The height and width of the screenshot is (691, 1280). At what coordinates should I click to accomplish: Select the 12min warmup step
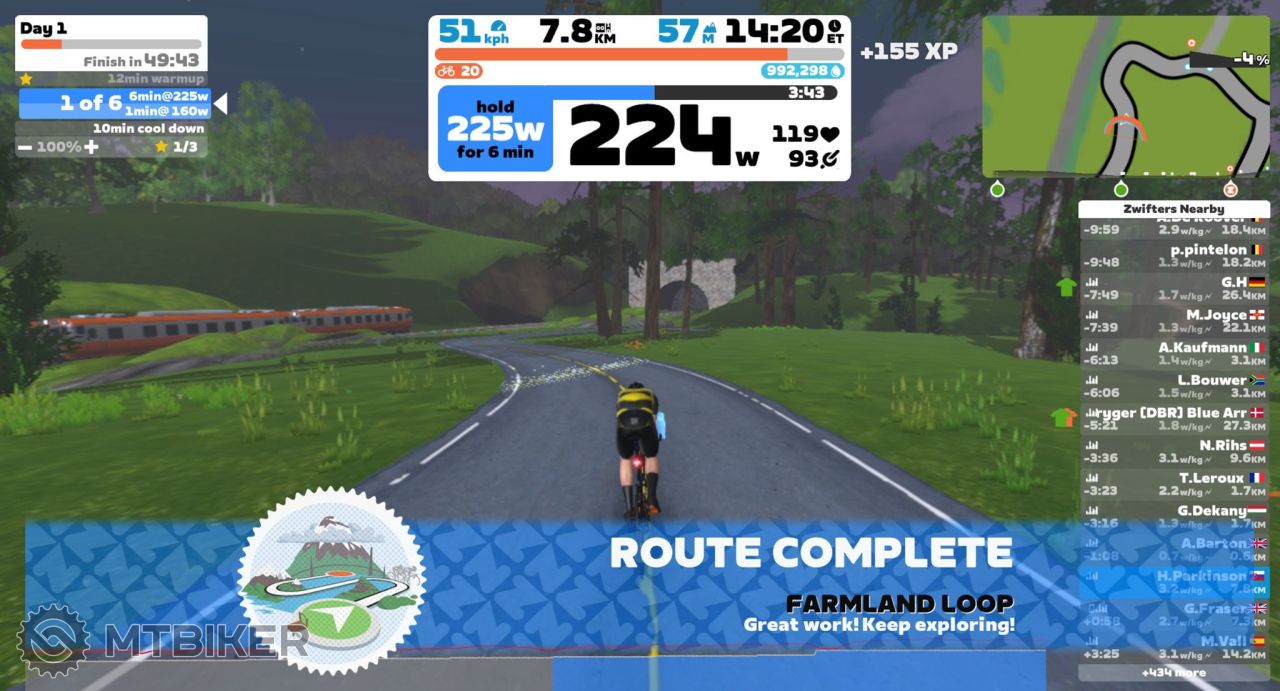(x=113, y=78)
